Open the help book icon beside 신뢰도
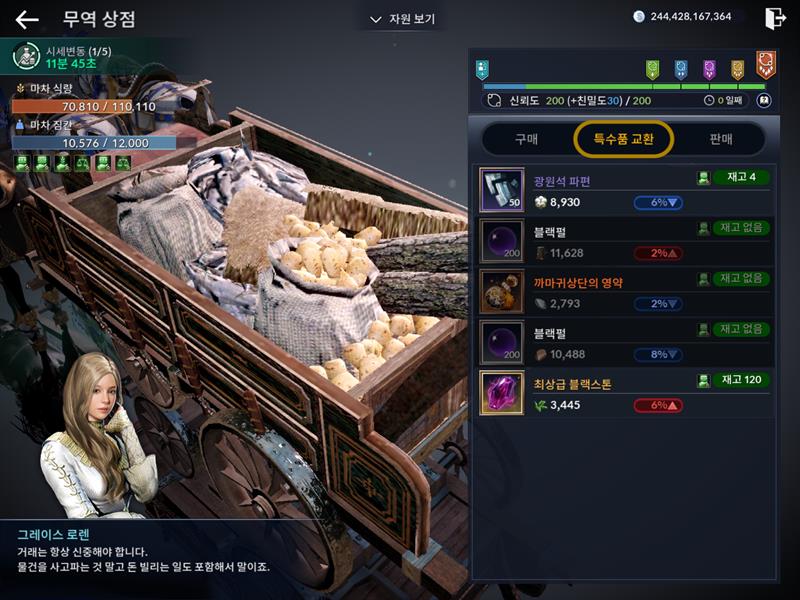The height and width of the screenshot is (600, 800). (764, 100)
